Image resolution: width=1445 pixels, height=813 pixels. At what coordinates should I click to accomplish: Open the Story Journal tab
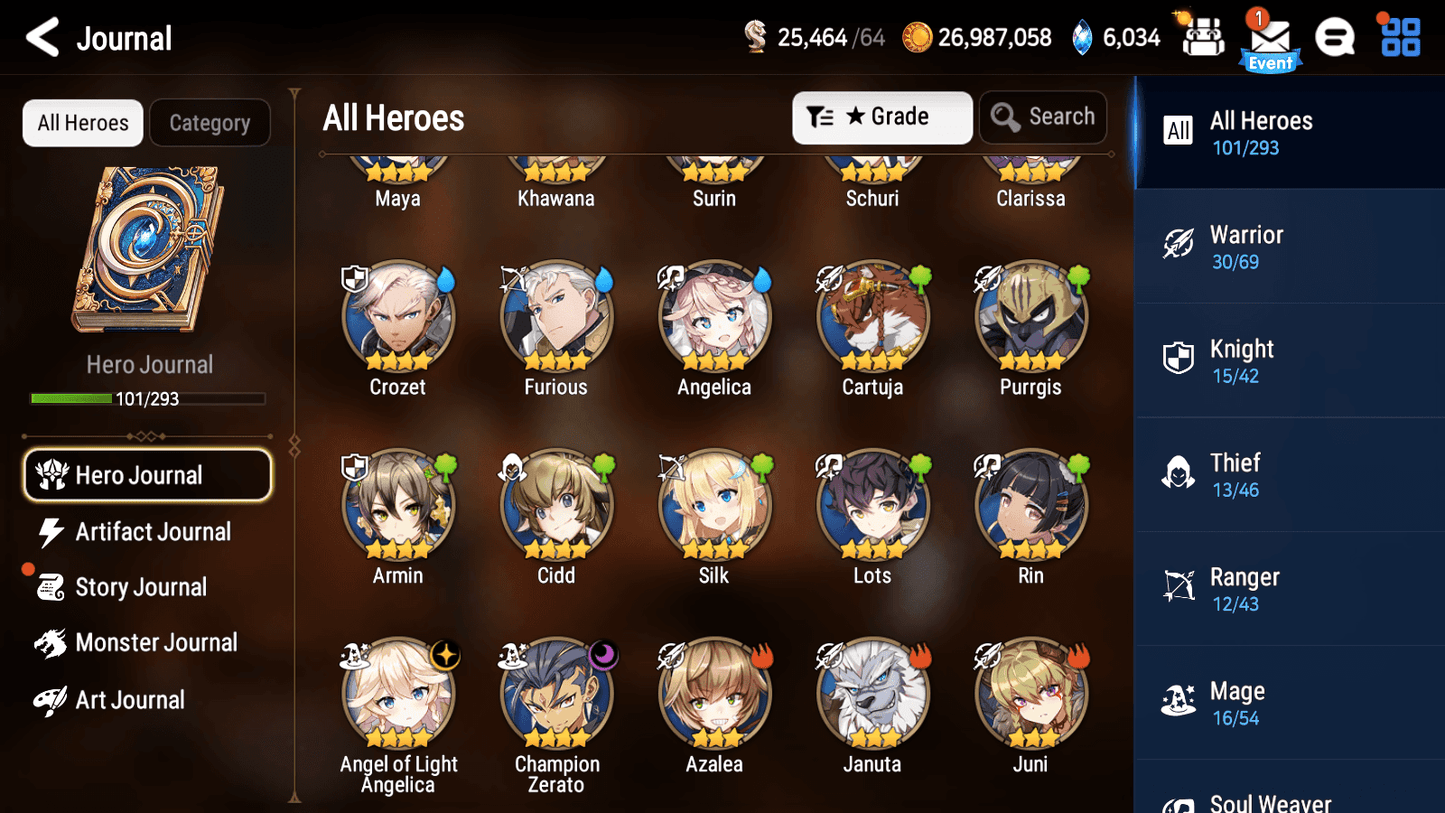click(141, 587)
